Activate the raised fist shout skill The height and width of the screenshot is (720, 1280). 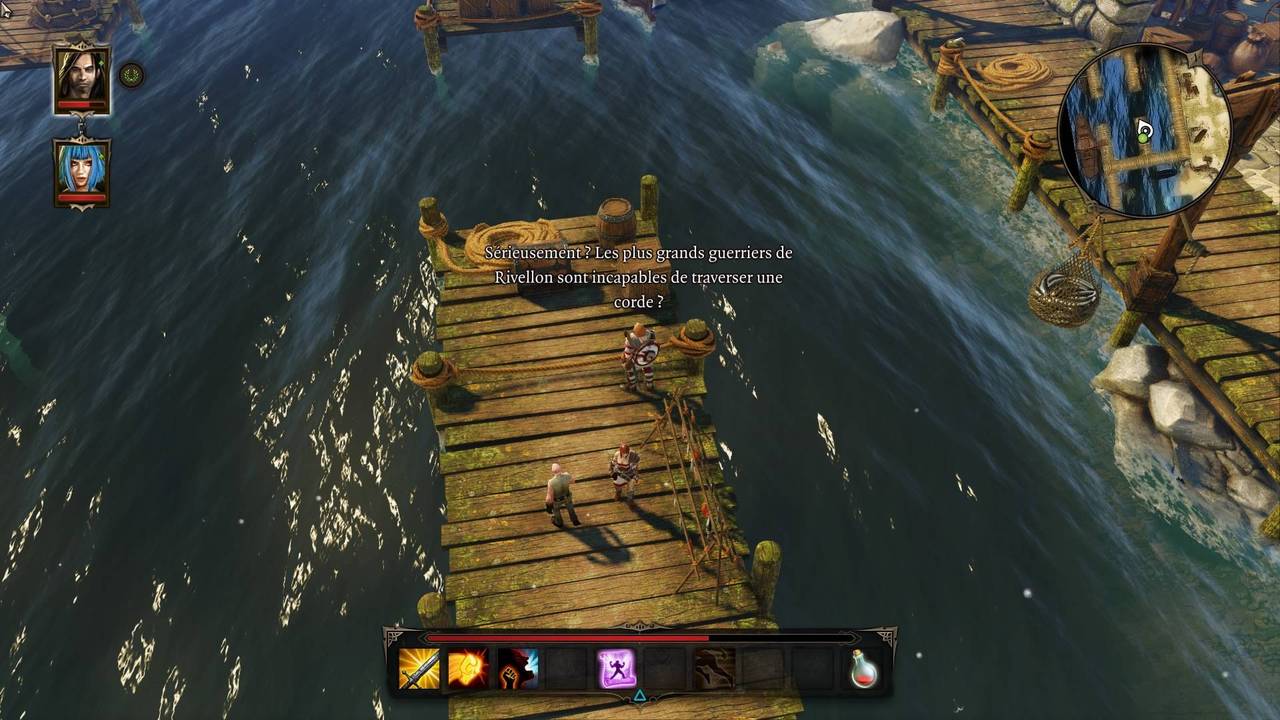517,668
